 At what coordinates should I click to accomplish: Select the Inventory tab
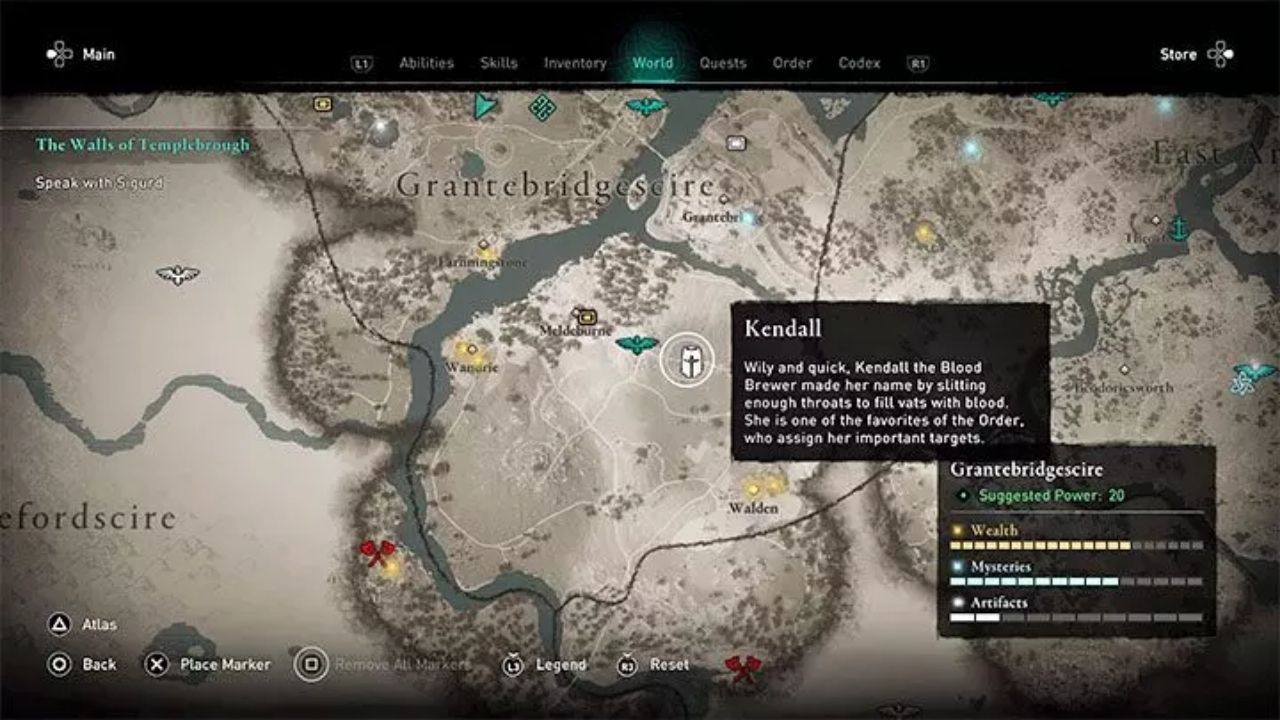577,62
